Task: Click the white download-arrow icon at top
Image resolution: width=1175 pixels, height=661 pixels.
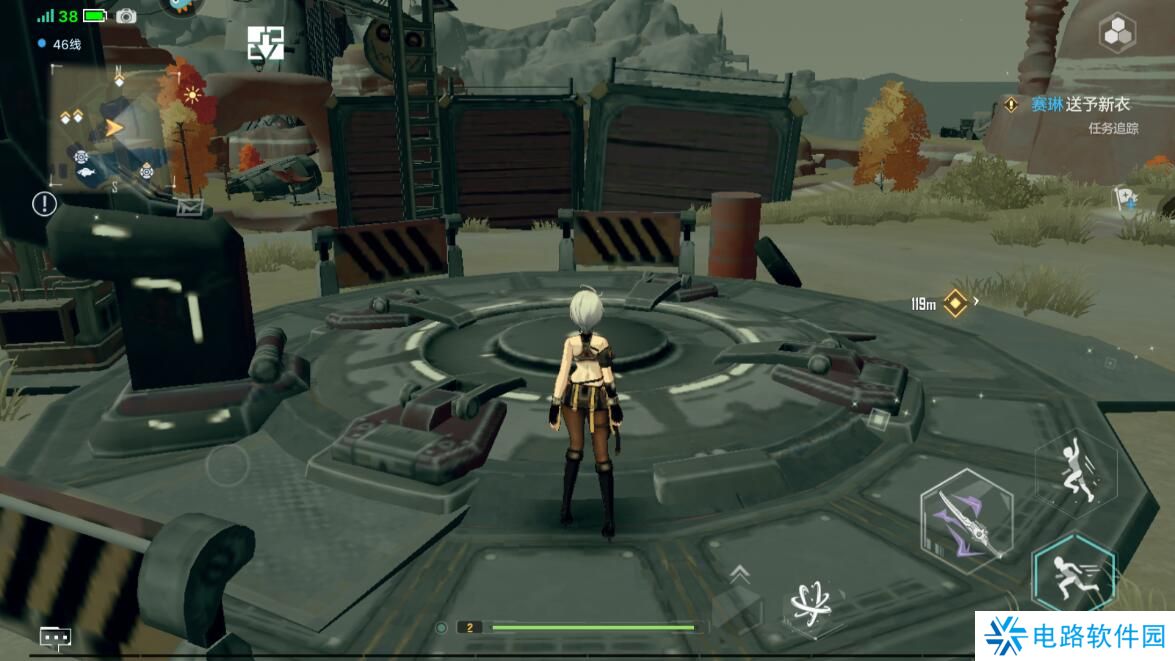Action: point(265,43)
